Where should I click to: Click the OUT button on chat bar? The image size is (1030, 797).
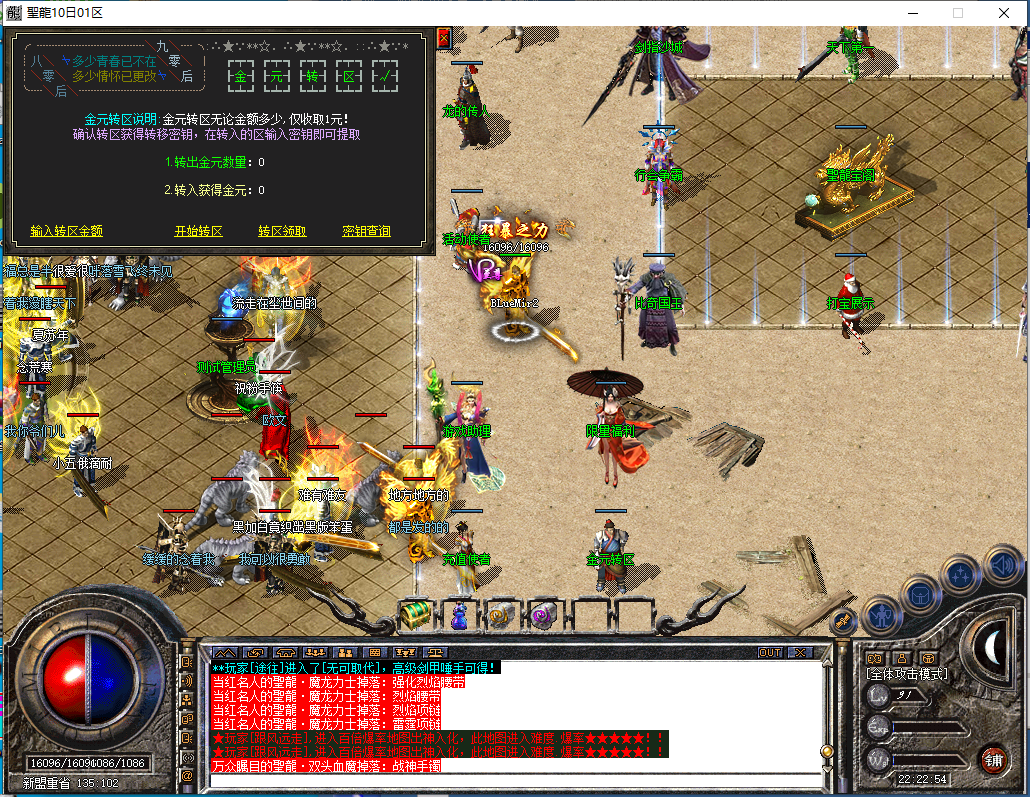click(x=770, y=652)
